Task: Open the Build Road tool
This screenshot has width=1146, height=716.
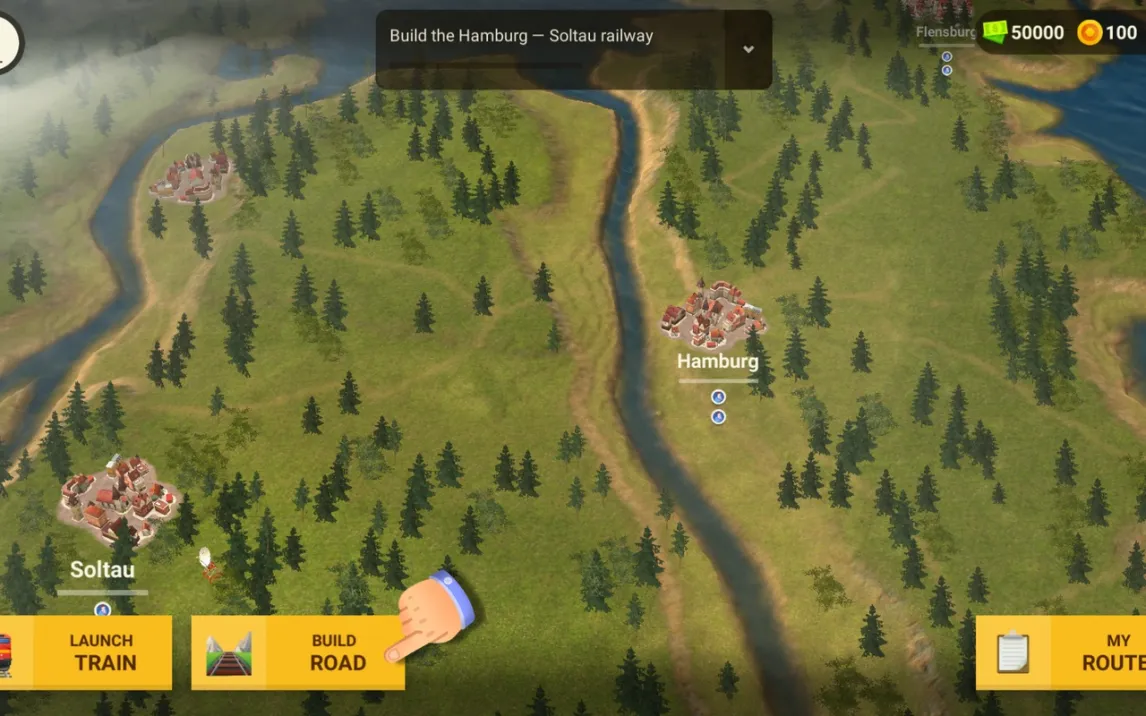Action: 298,652
